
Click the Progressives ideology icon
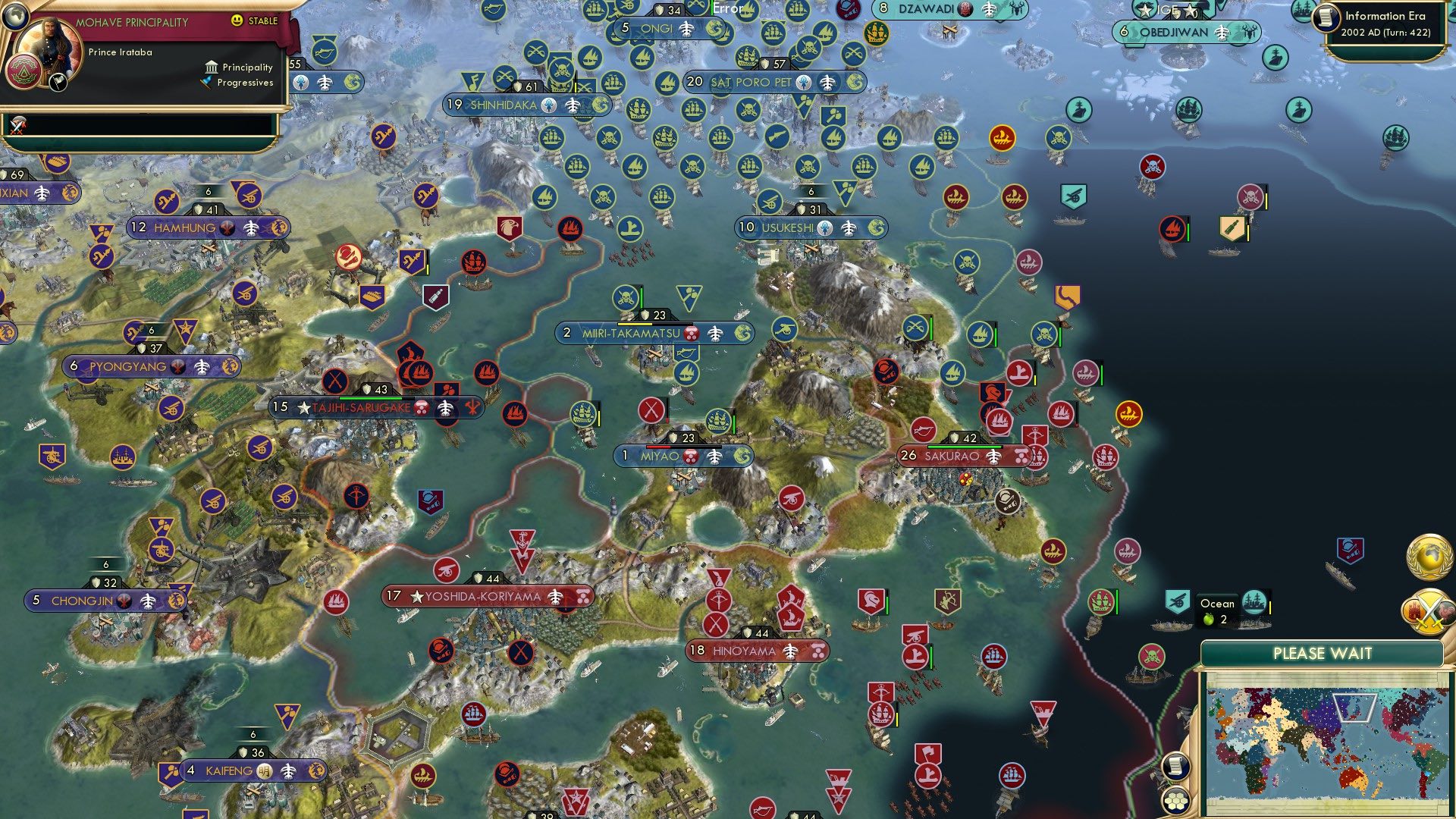pyautogui.click(x=206, y=83)
